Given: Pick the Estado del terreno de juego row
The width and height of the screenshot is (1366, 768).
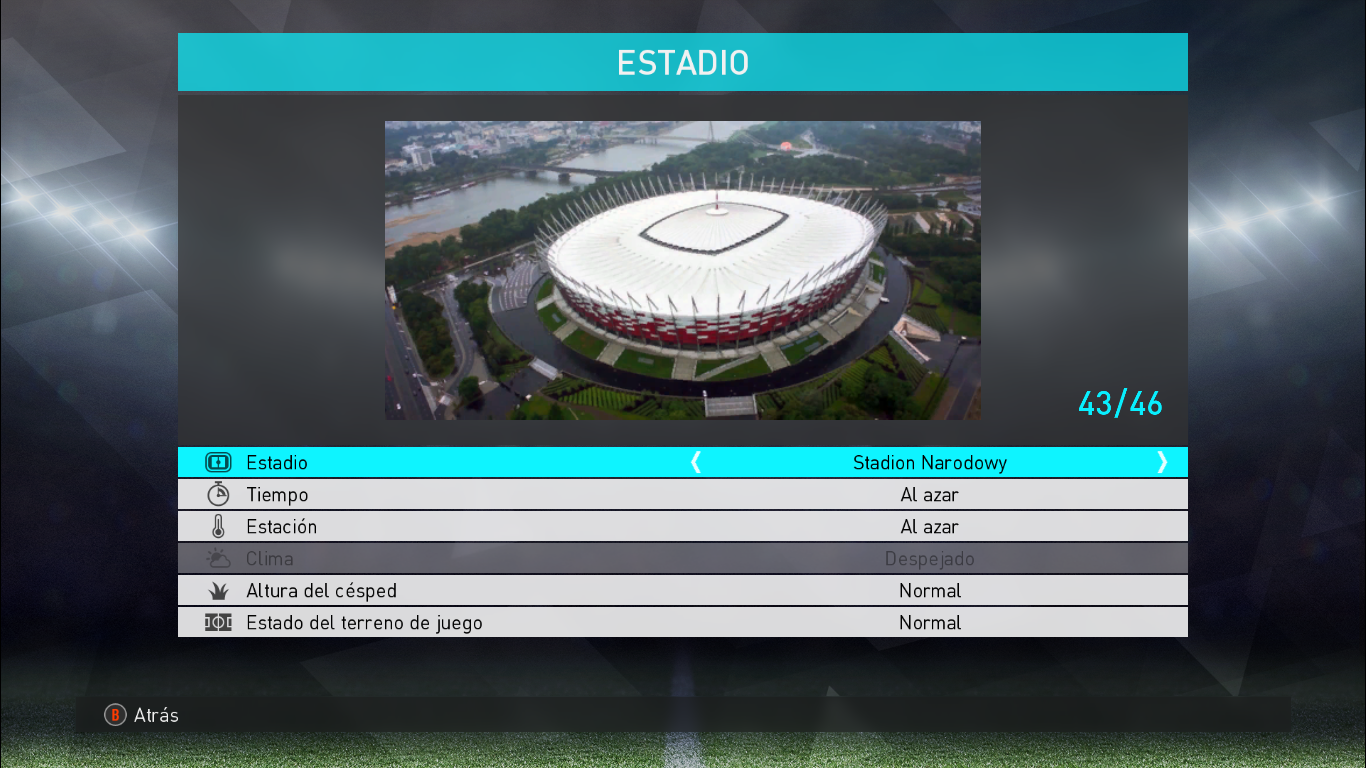Looking at the screenshot, I should pyautogui.click(x=682, y=623).
